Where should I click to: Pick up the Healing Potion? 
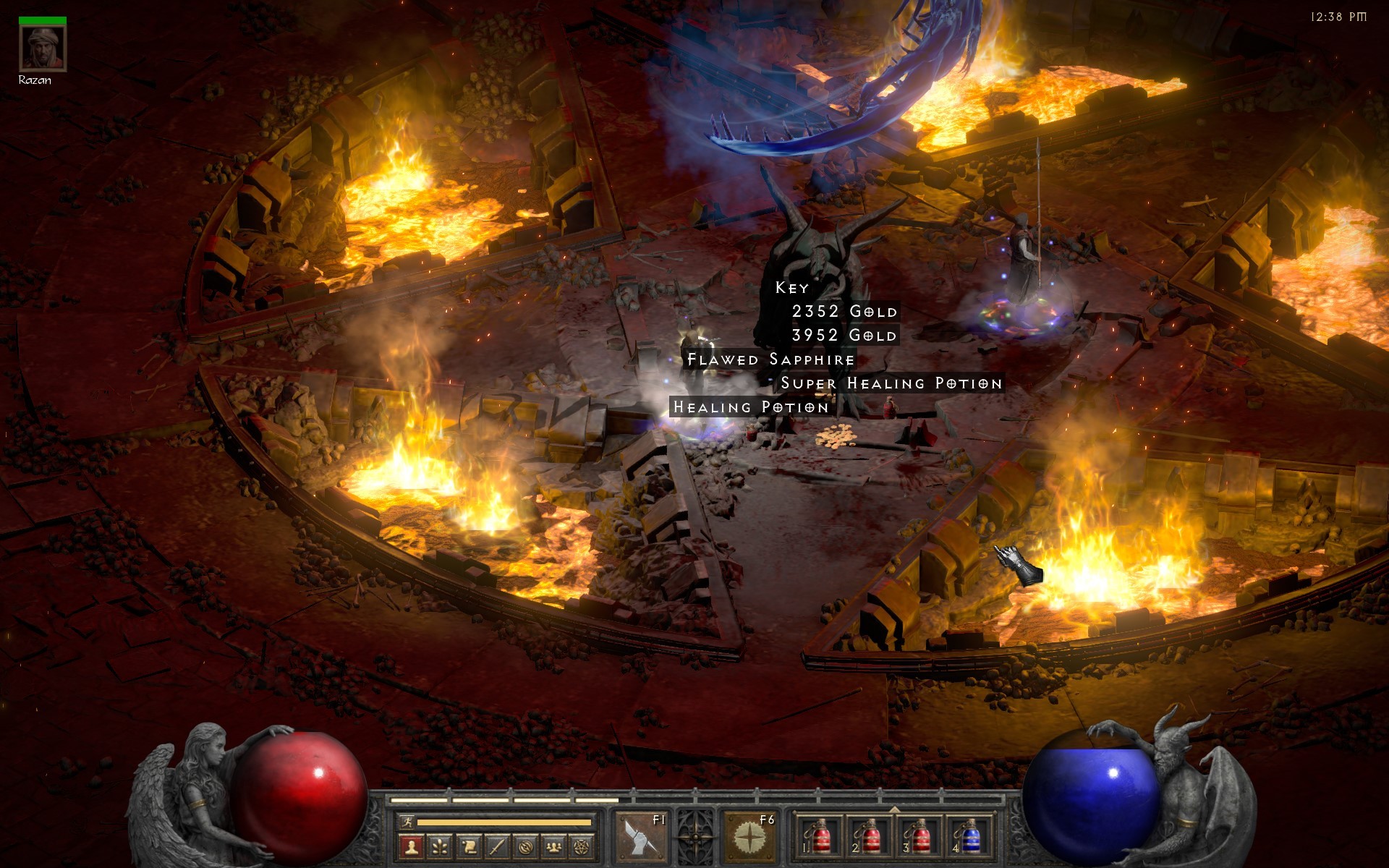click(x=749, y=407)
